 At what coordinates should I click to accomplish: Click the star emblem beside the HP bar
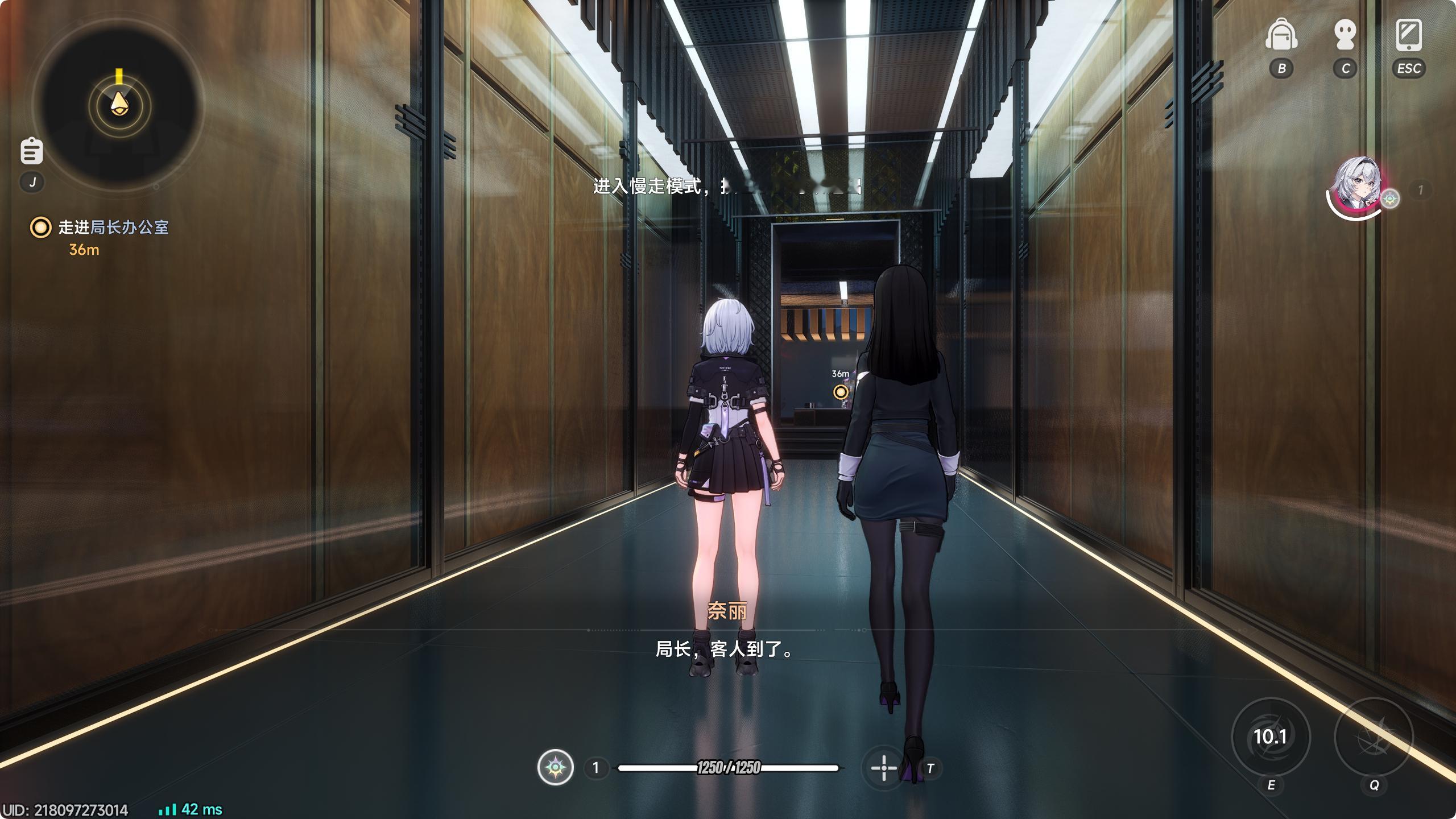tap(556, 768)
